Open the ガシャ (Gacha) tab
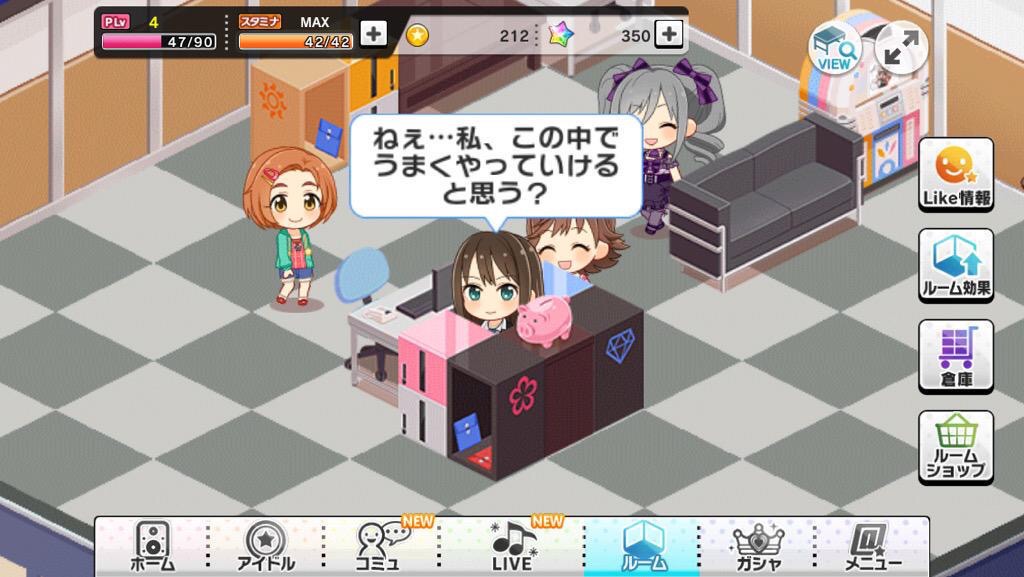This screenshot has width=1024, height=577. 757,546
